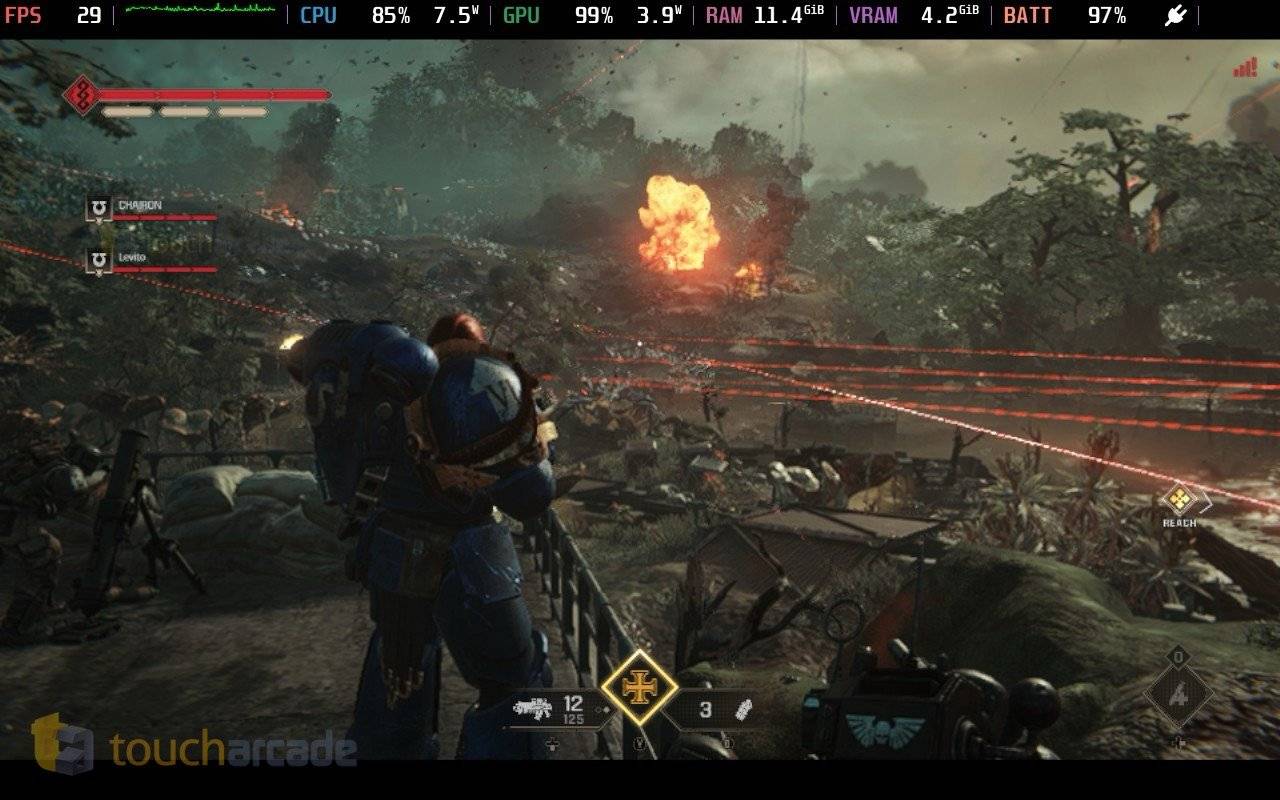Click Levito's Ultramarine squad emblem
This screenshot has height=800, width=1280.
(x=98, y=261)
